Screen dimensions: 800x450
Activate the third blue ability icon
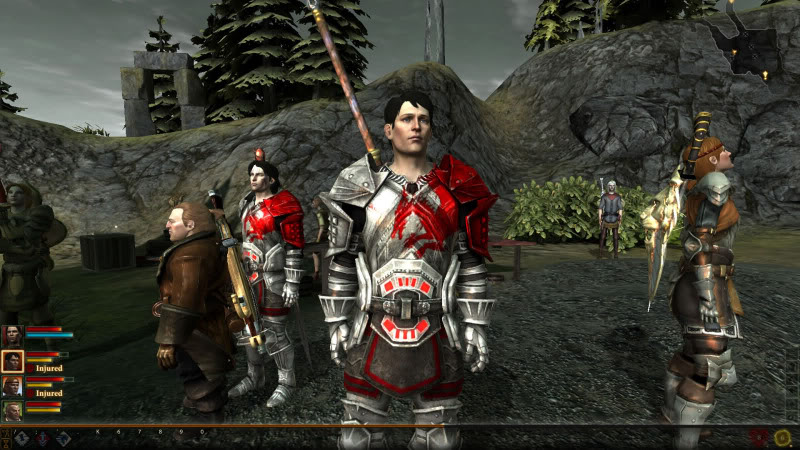[x=63, y=438]
